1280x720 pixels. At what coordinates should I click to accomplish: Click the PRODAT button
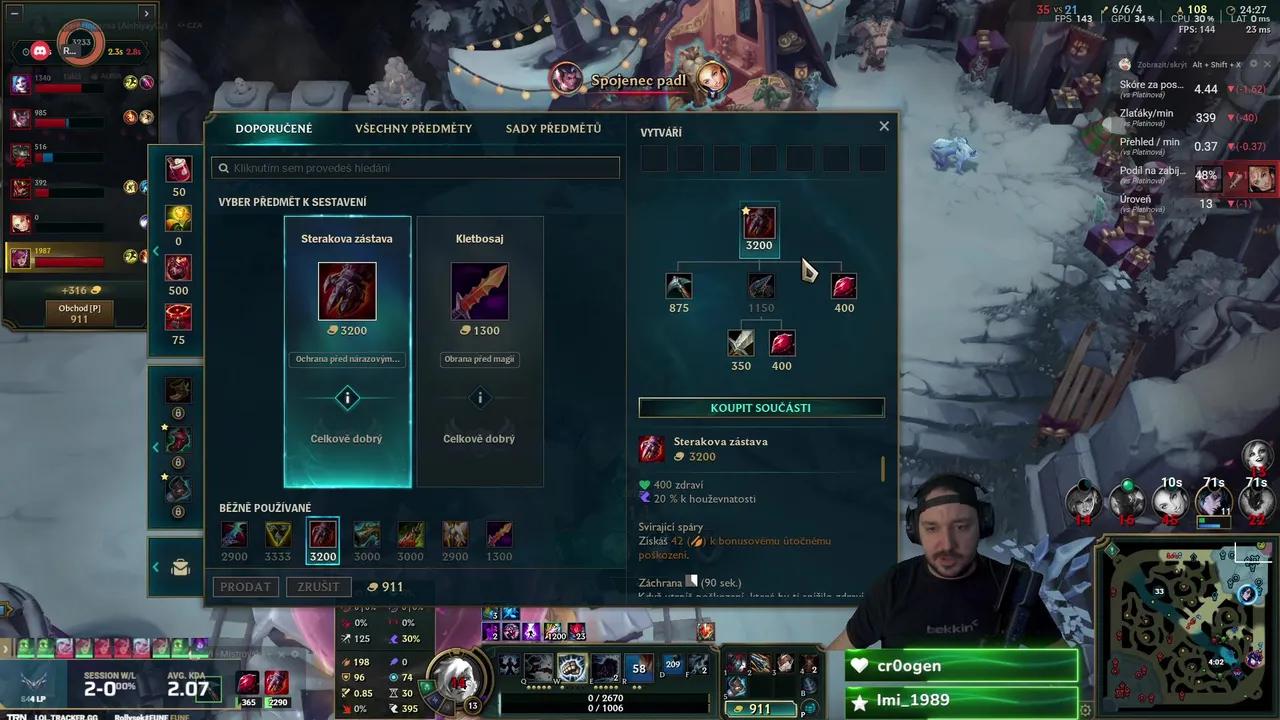pos(245,587)
